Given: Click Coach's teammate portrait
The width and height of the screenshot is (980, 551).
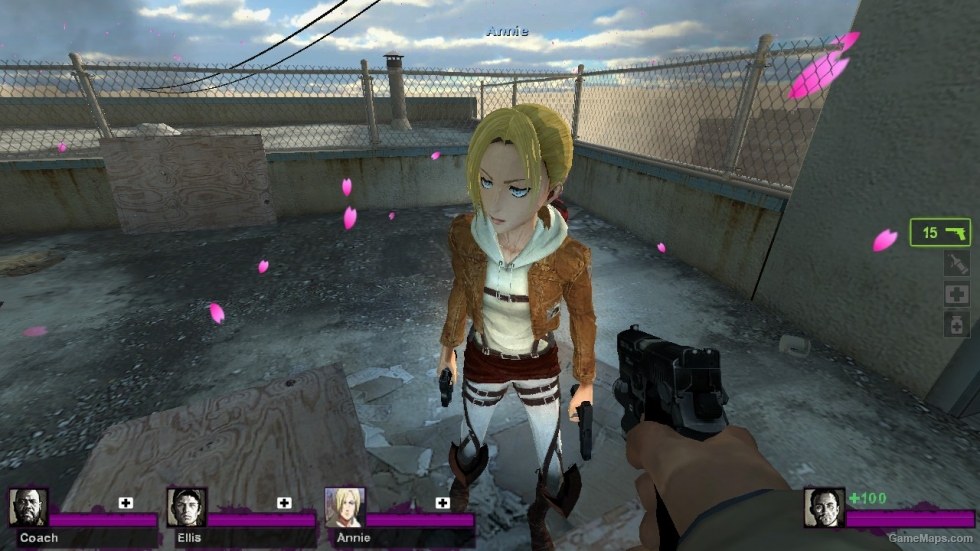Looking at the screenshot, I should pyautogui.click(x=29, y=507).
